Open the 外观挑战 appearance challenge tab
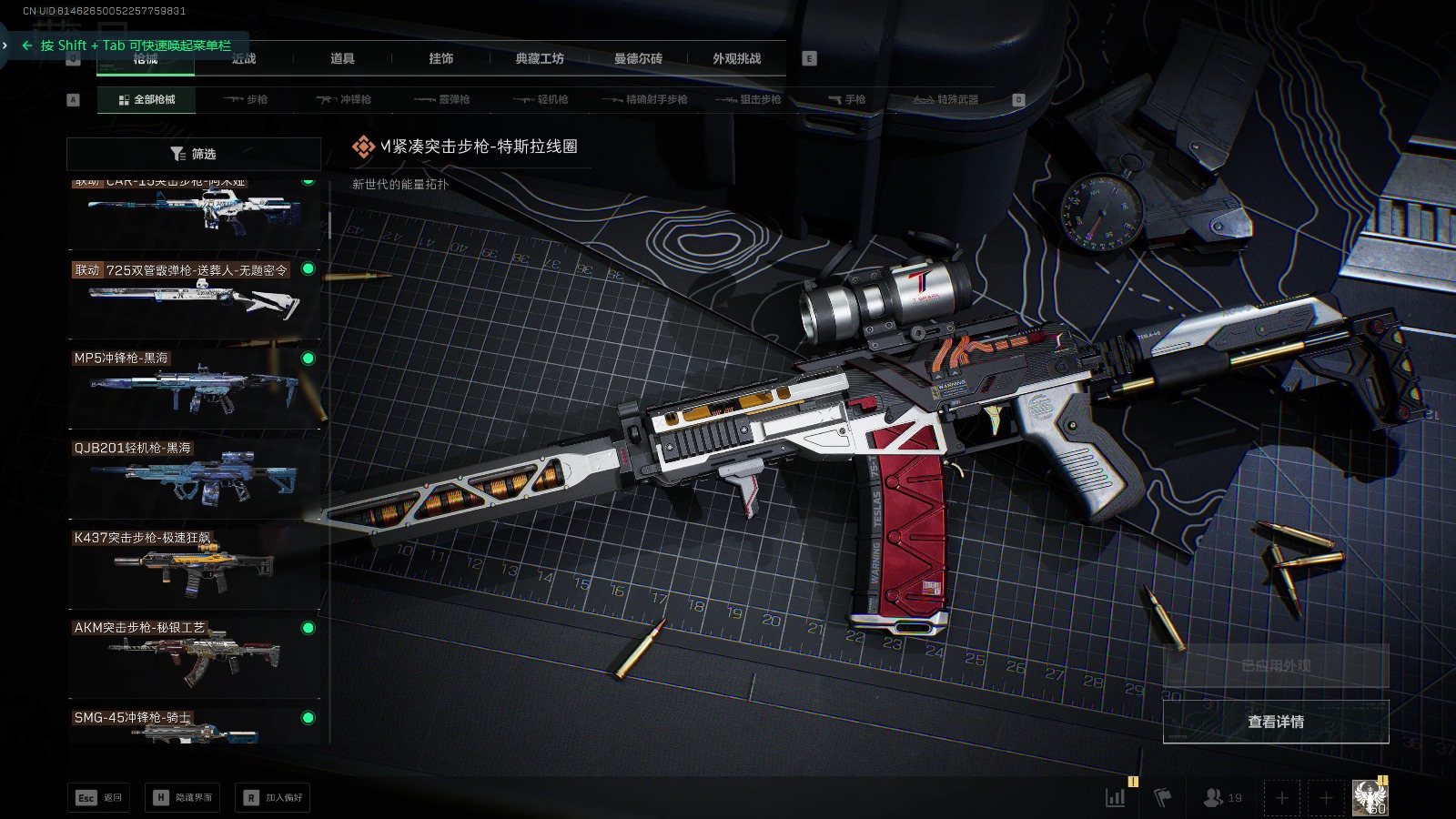 pos(736,59)
